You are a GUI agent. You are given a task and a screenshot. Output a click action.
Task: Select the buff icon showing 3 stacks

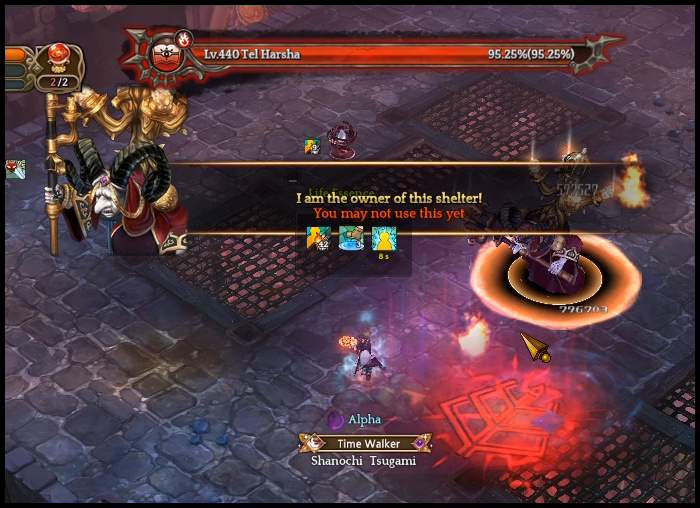tap(351, 238)
